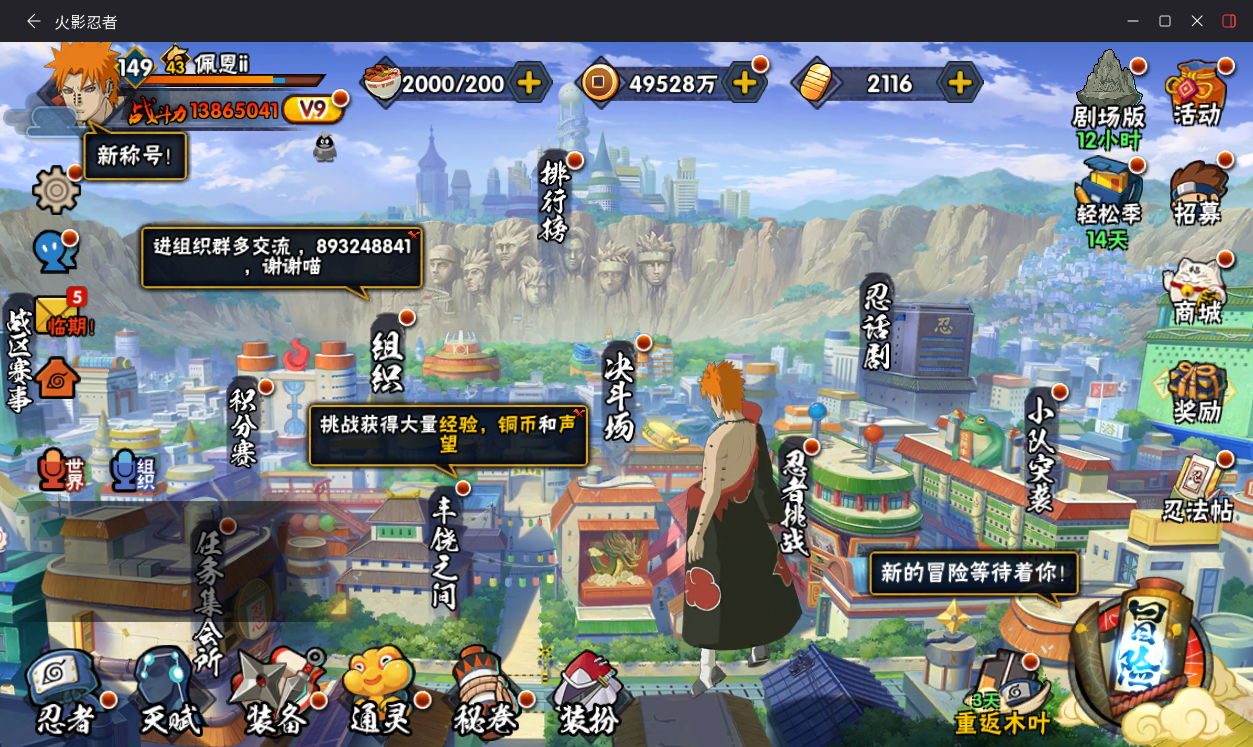Maximize the game window

[1165, 21]
